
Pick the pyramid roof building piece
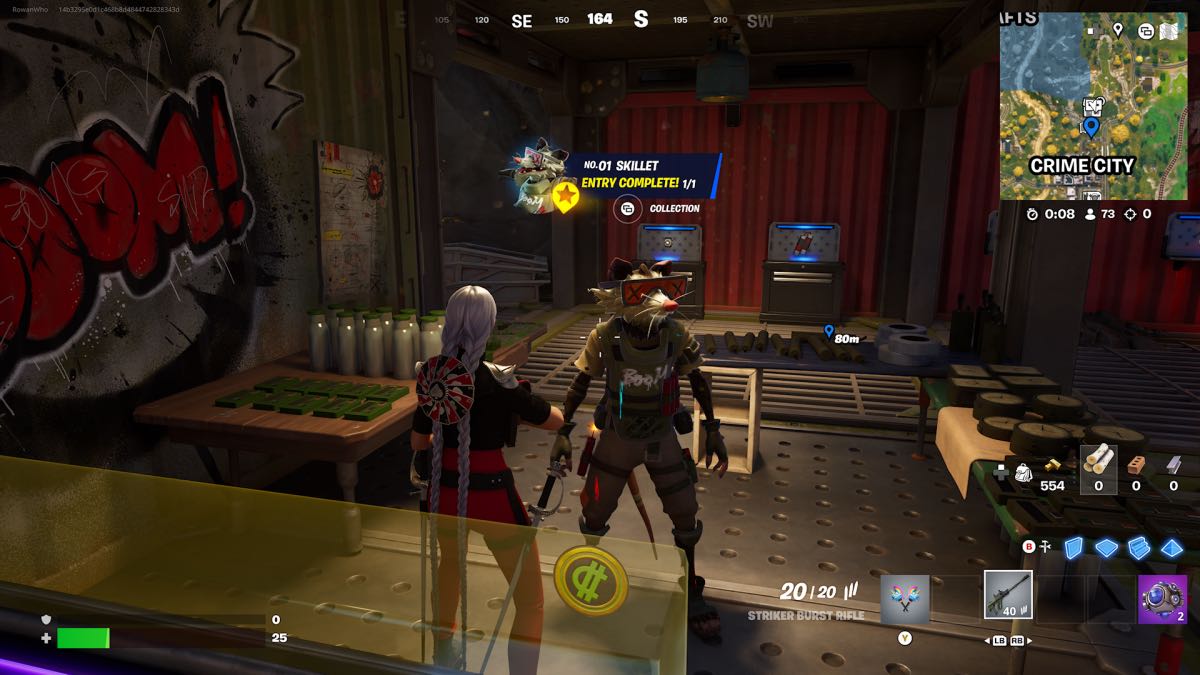coord(1172,547)
